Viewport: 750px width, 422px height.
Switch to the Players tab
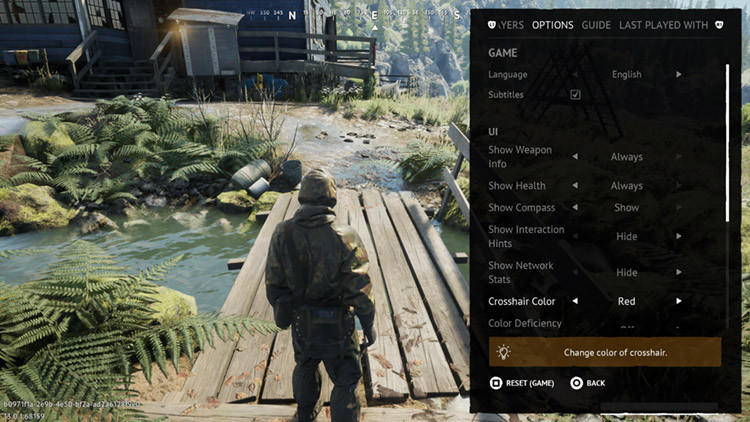[511, 25]
